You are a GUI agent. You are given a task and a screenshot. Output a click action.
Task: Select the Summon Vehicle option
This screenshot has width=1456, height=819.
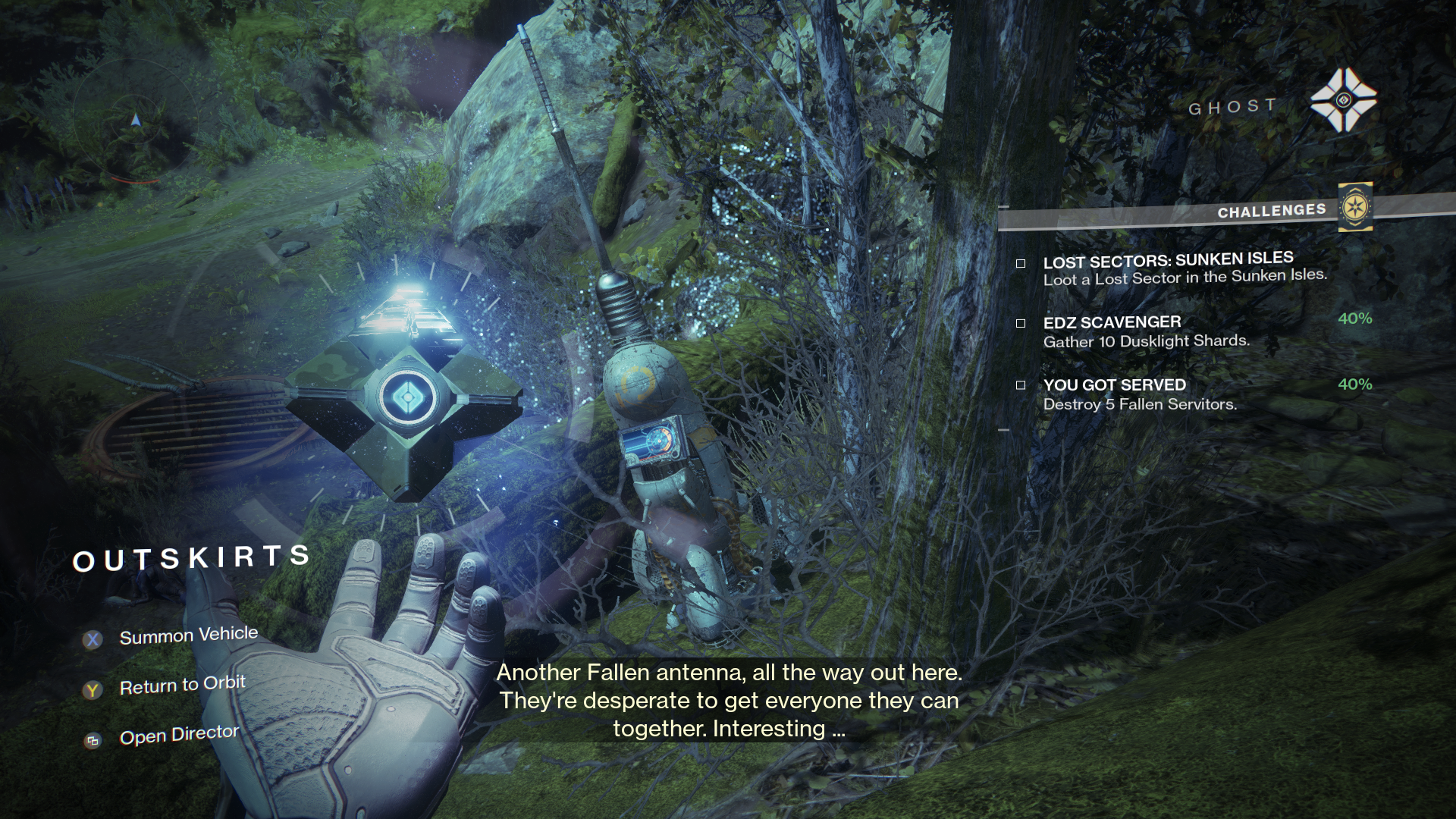click(188, 635)
